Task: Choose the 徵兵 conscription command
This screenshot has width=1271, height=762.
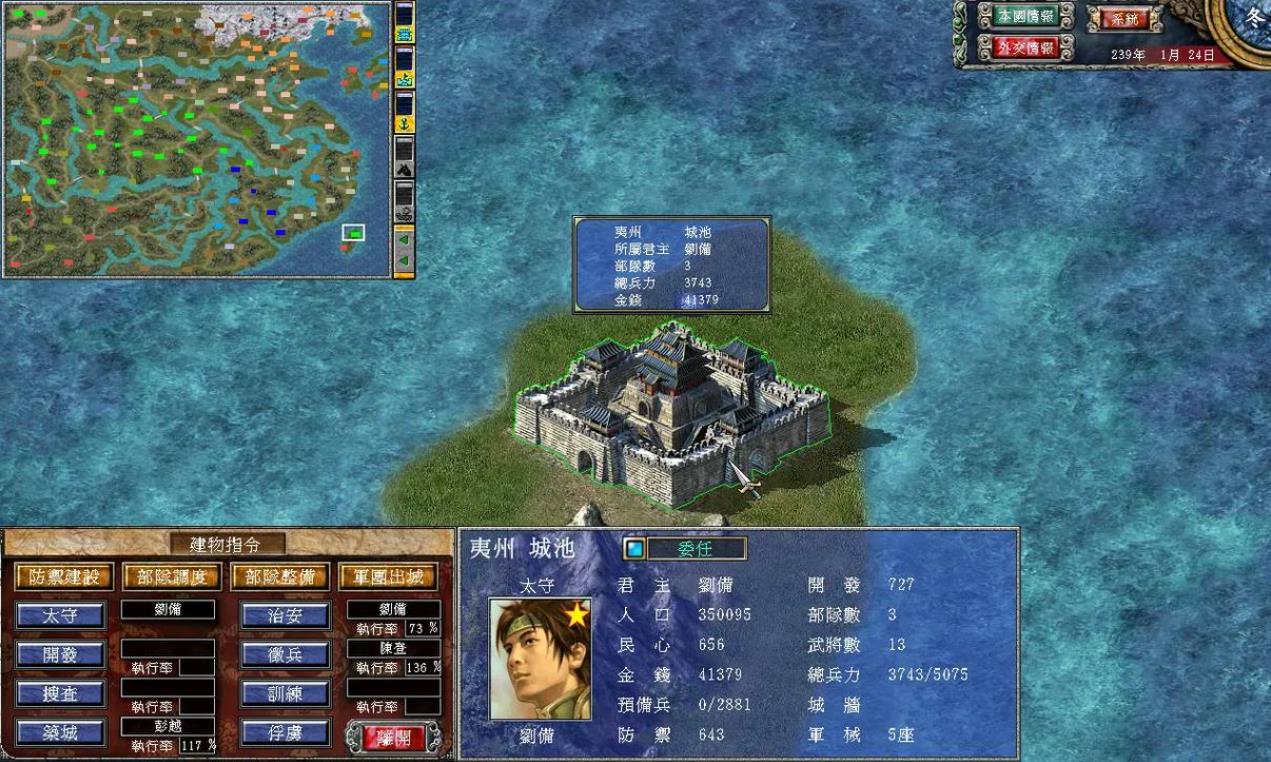Action: click(x=285, y=655)
